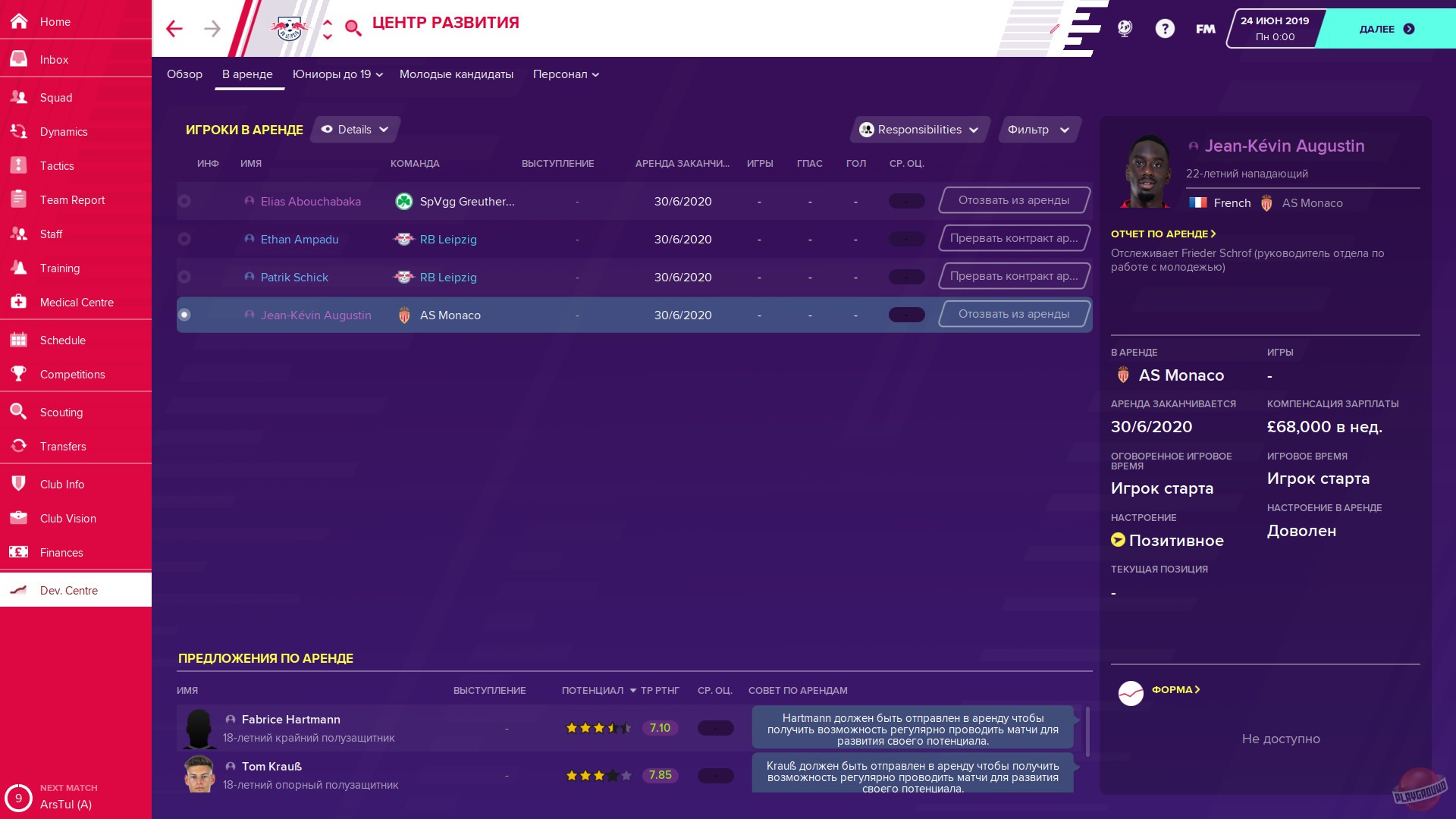Click Отозвать из аренды for Jean-Kévin Augustin

coord(1013,313)
